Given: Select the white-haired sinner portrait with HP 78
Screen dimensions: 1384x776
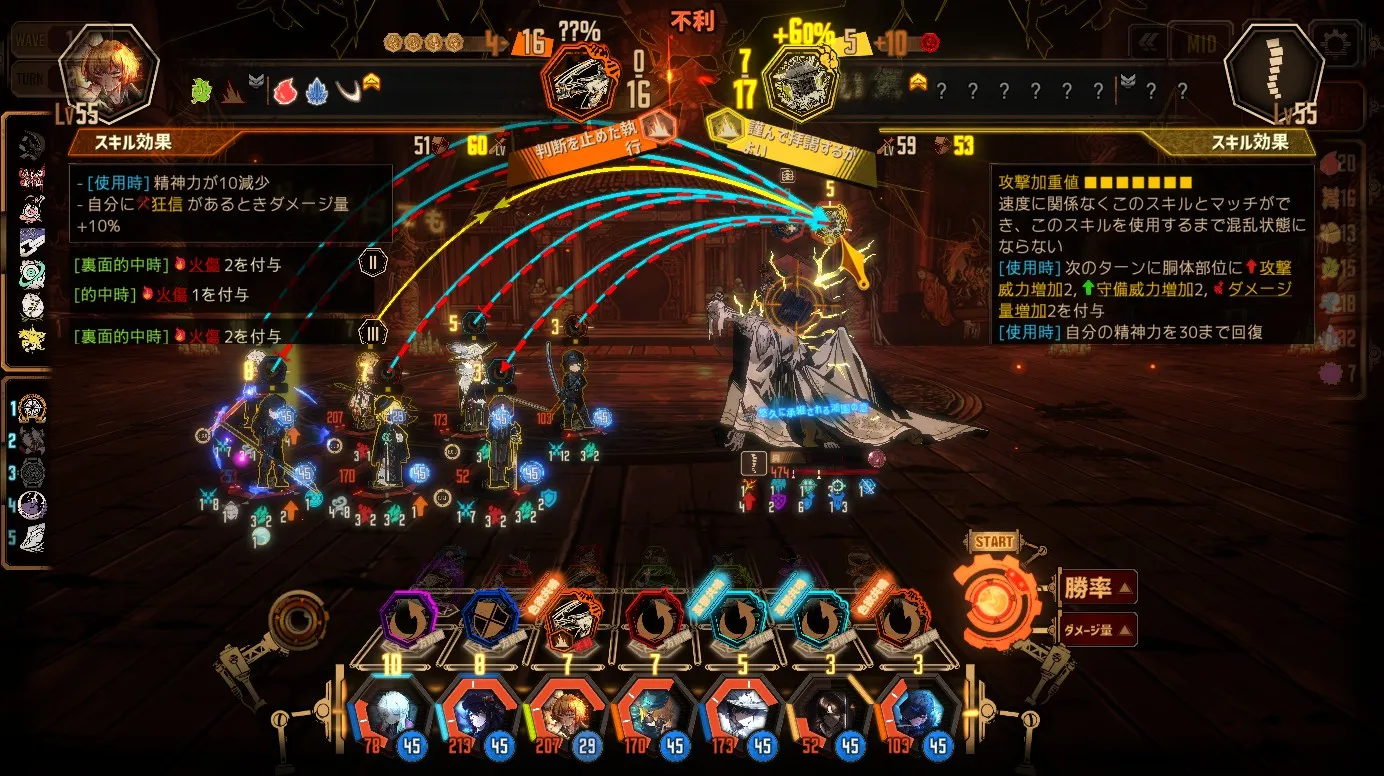Looking at the screenshot, I should pyautogui.click(x=390, y=715).
